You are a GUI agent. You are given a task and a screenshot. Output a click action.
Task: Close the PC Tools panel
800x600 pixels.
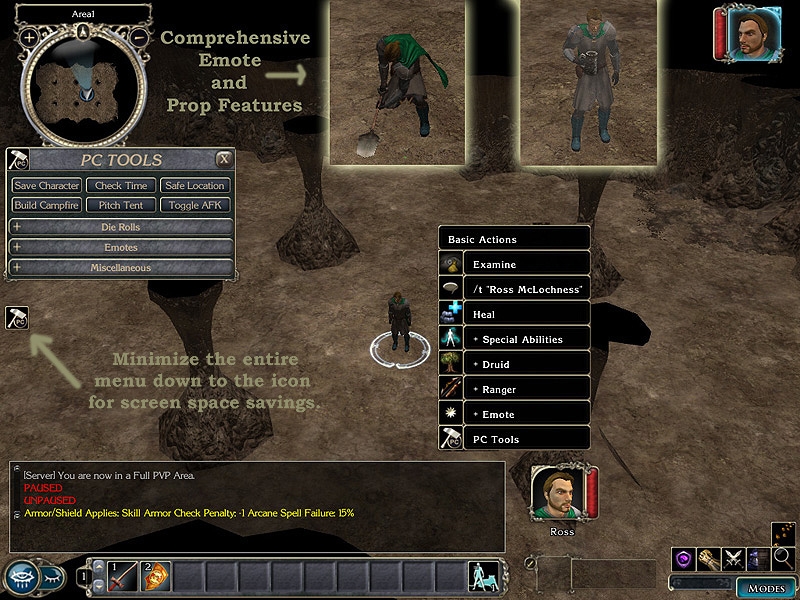pos(225,159)
